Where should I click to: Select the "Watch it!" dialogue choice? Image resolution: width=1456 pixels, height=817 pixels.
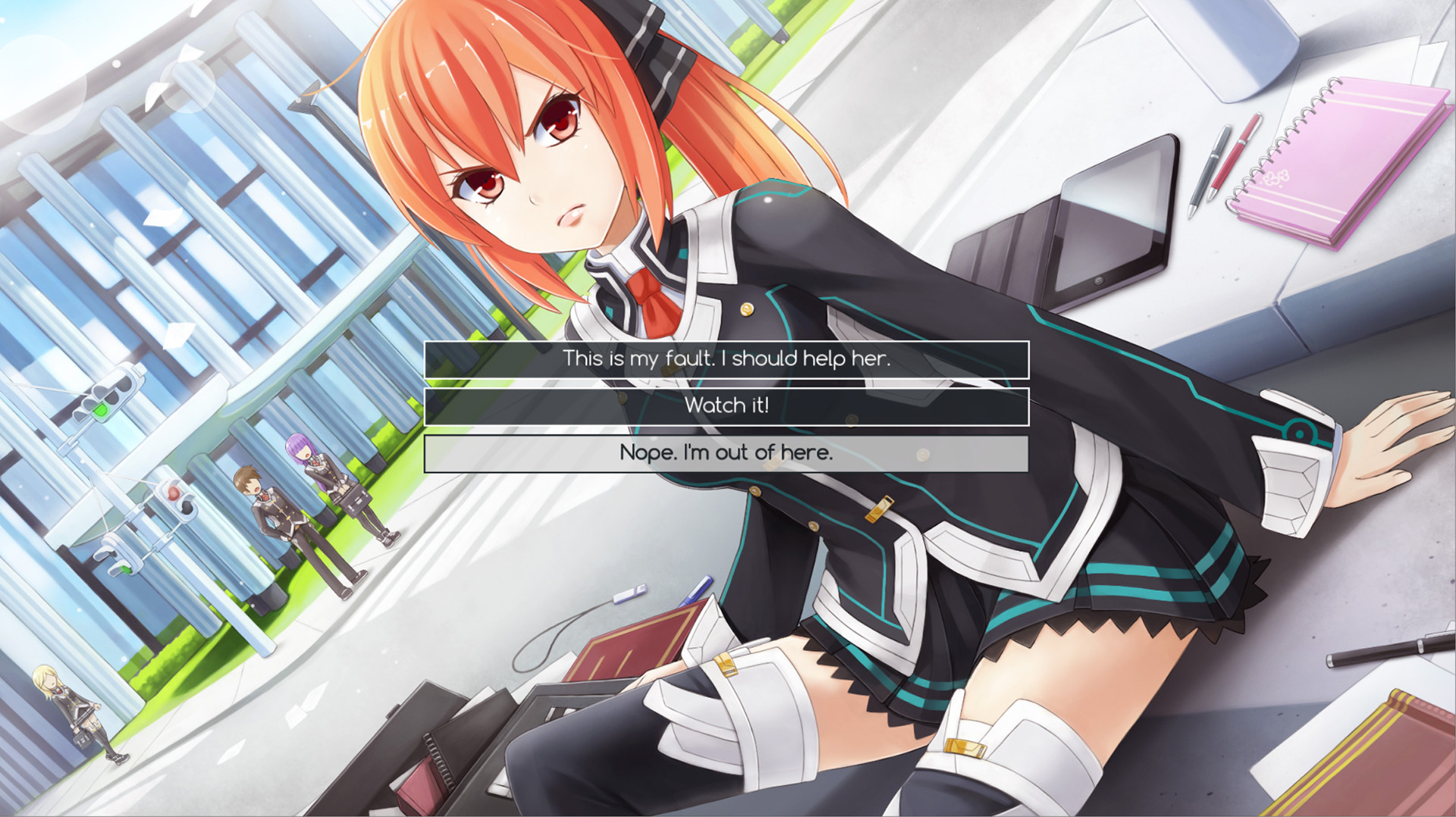[x=726, y=406]
